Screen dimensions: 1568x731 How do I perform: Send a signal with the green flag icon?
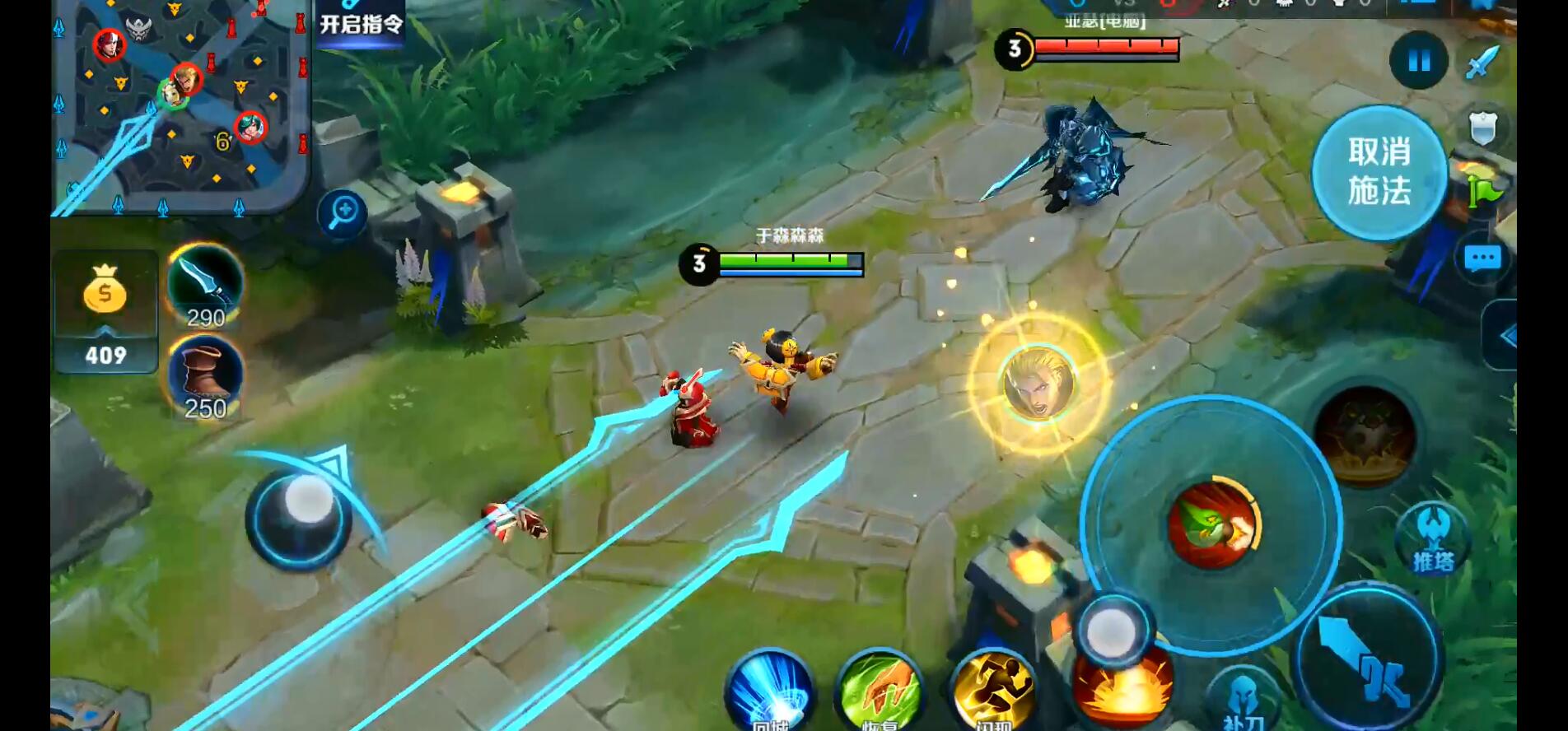1485,192
